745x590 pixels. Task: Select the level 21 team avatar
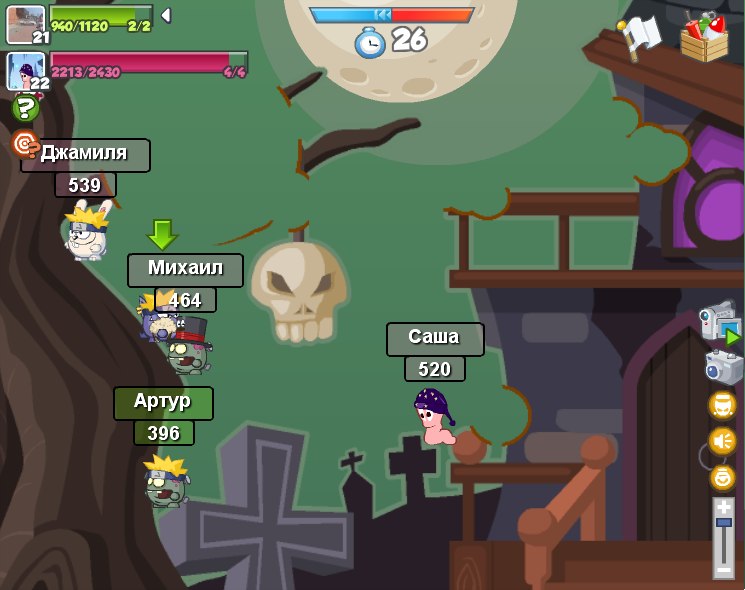pyautogui.click(x=25, y=24)
